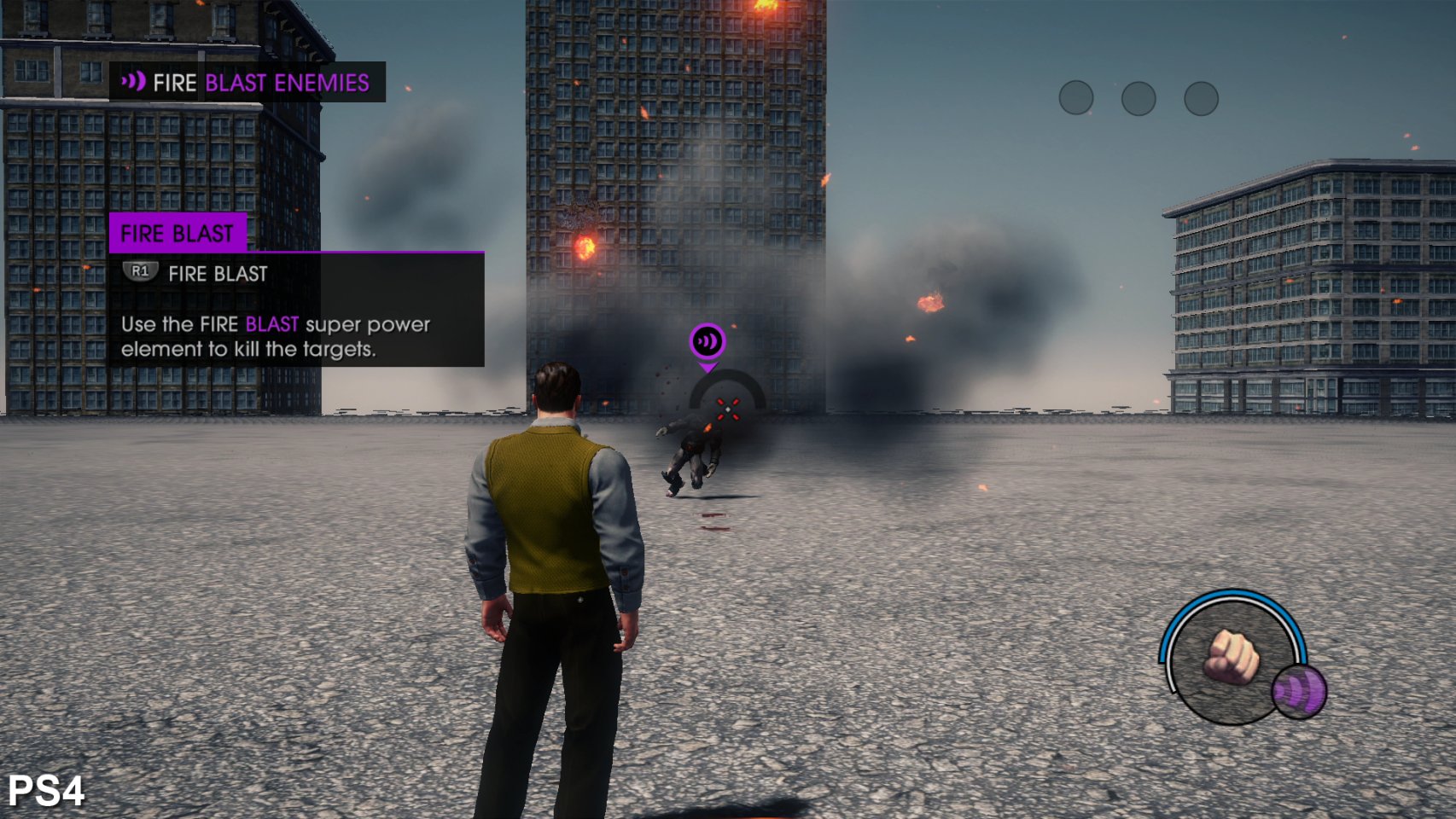Click the purple target marker above the enemy
This screenshot has width=1456, height=819.
tap(708, 342)
